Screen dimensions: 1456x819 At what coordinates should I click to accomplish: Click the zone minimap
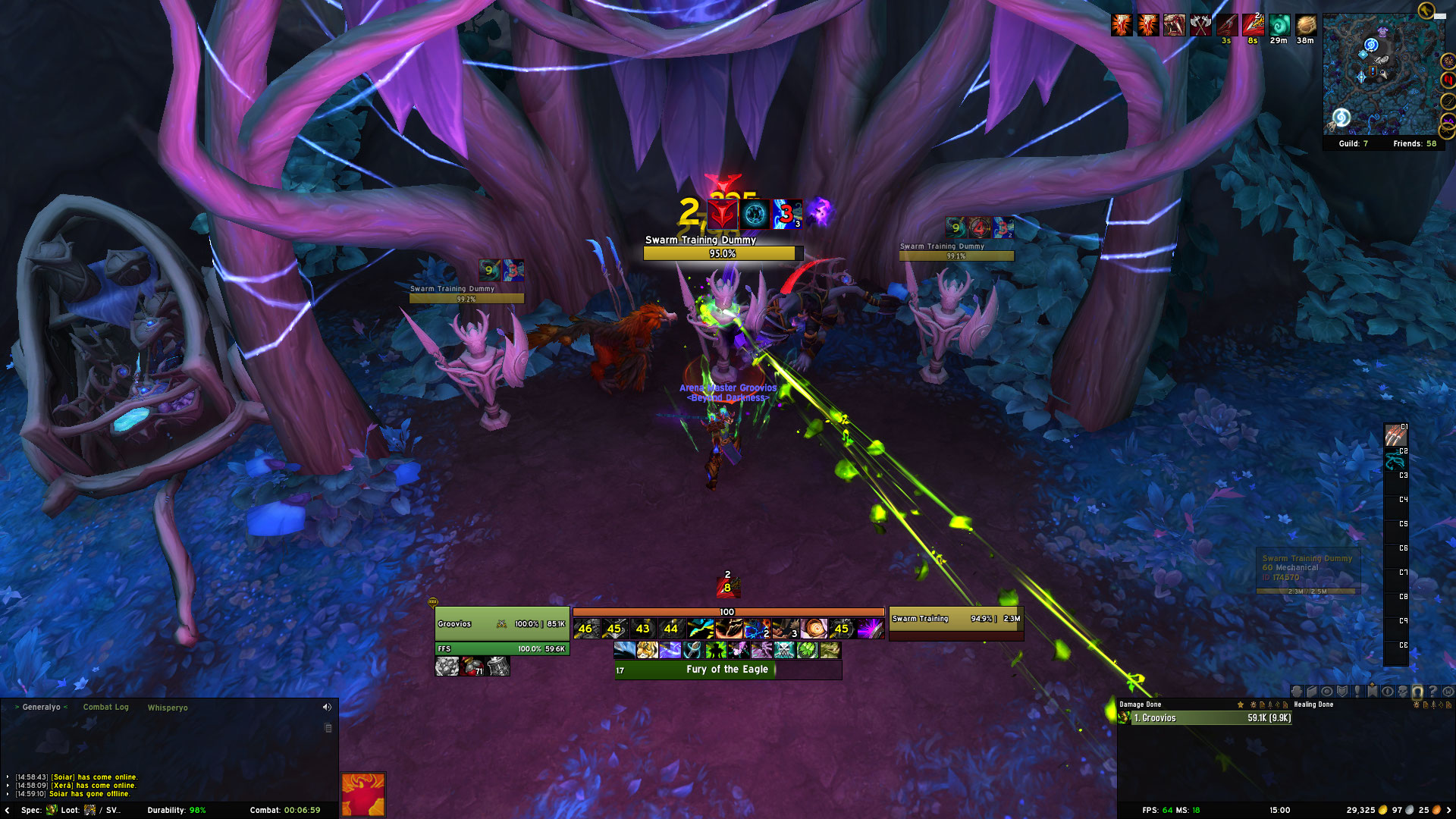(1382, 74)
